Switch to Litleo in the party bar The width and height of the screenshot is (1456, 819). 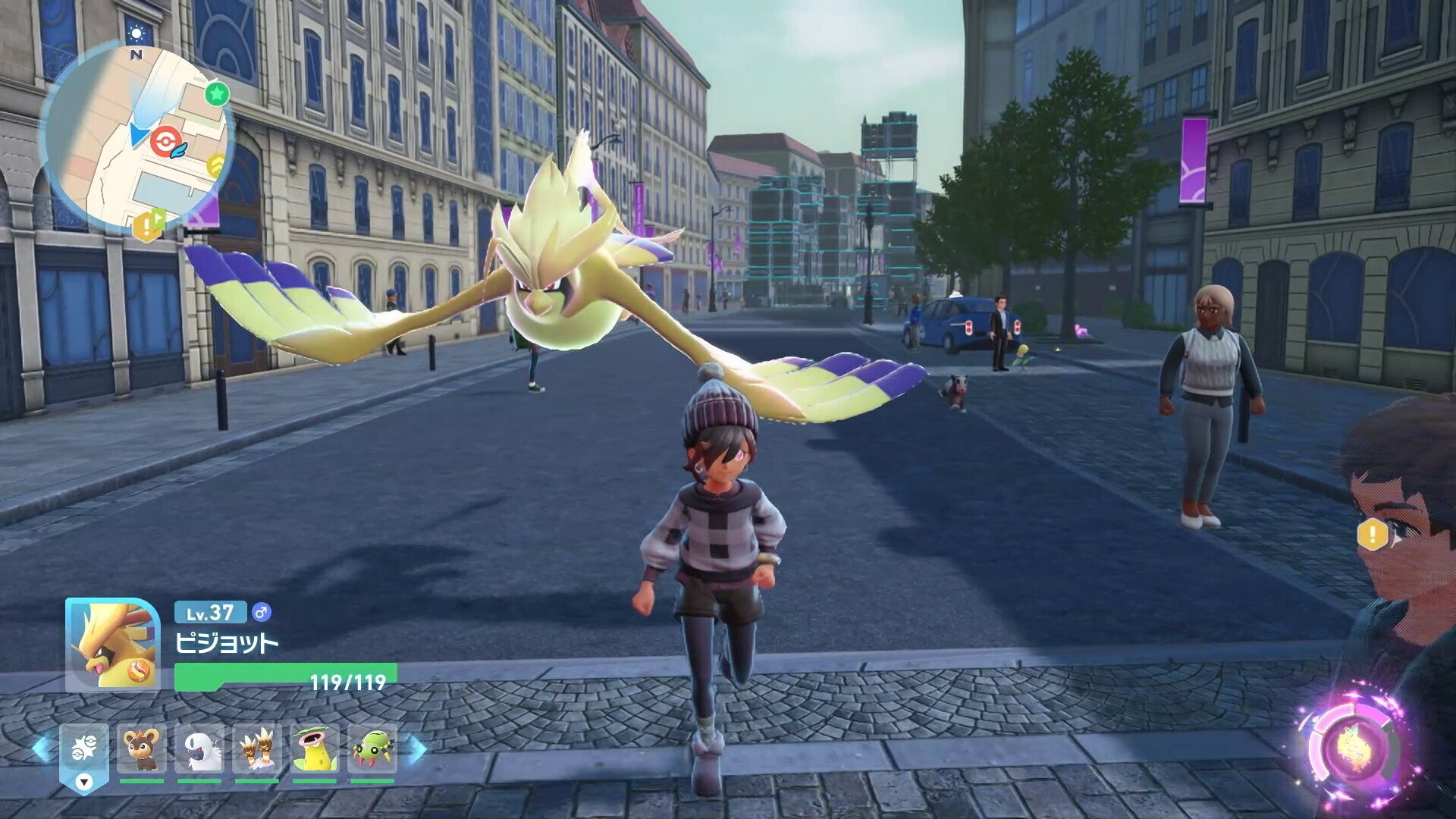coord(142,749)
